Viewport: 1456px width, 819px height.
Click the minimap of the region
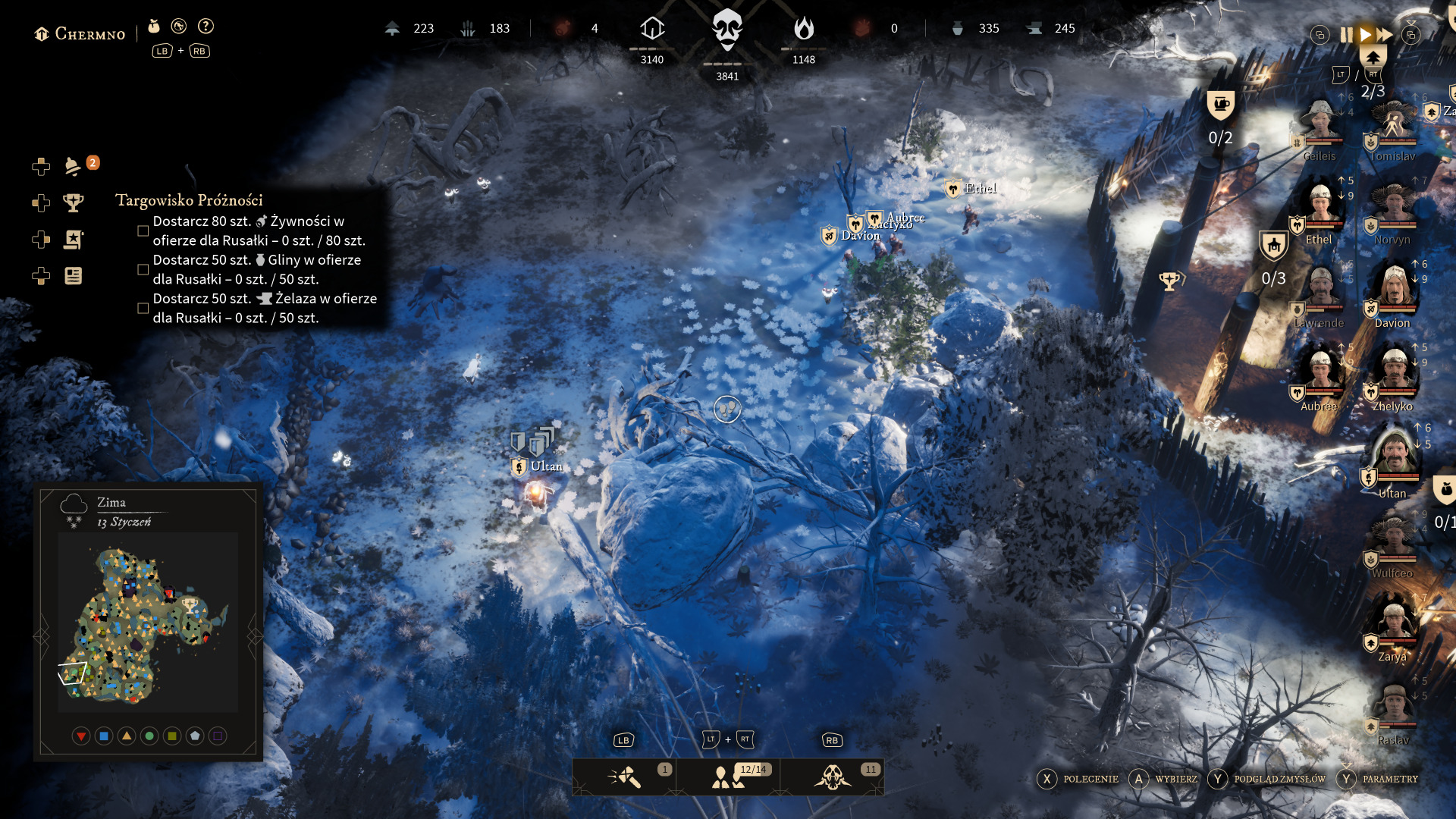click(x=148, y=622)
